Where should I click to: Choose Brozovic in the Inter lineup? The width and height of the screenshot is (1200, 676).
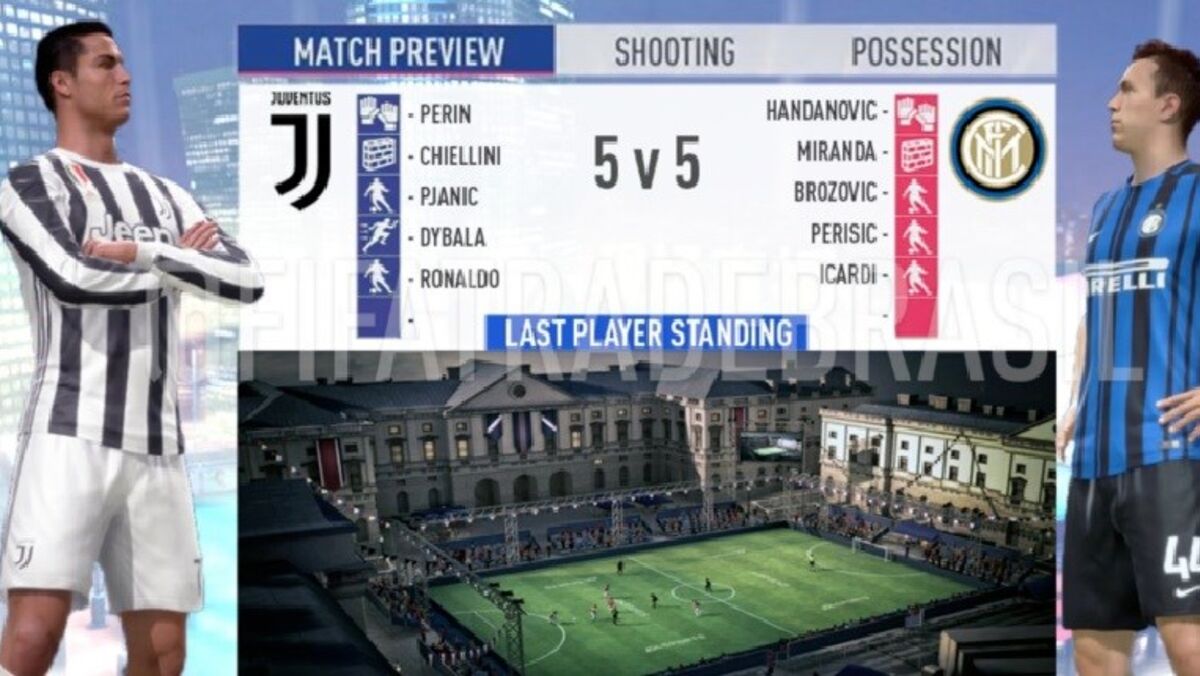click(835, 192)
